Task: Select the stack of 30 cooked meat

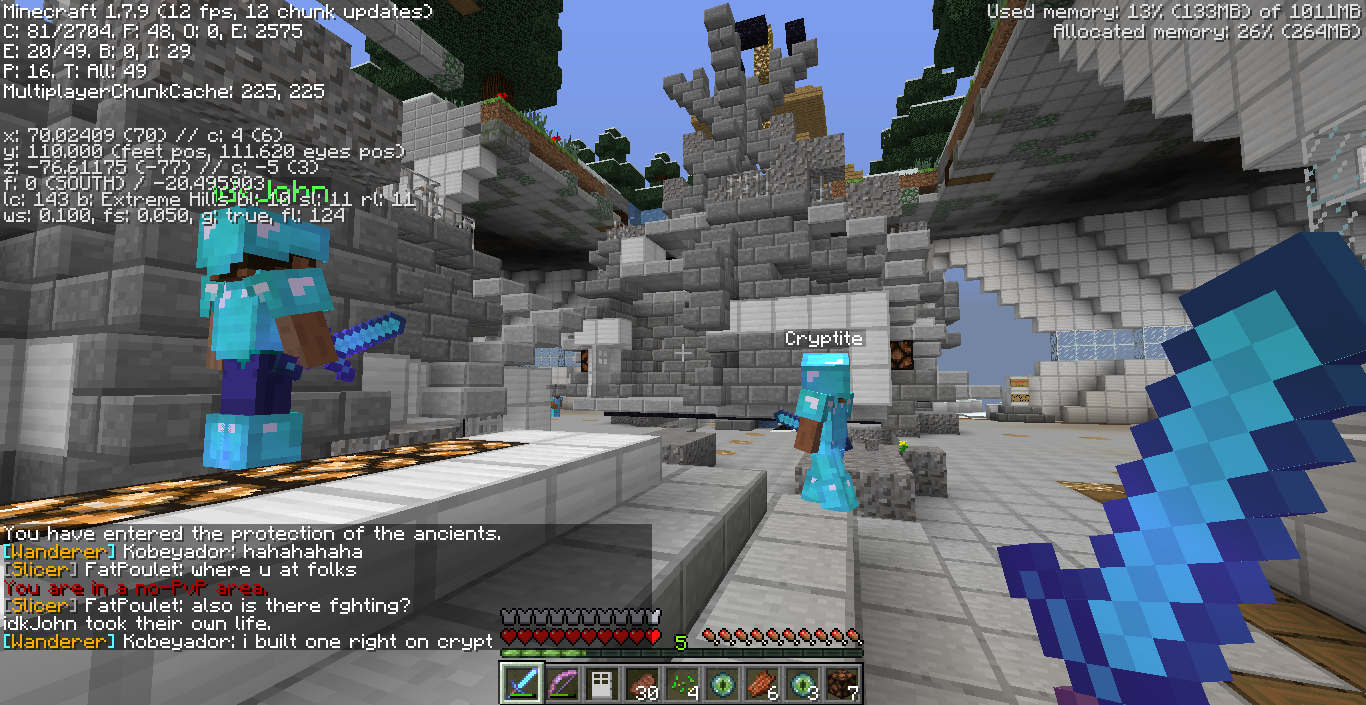Action: point(642,684)
